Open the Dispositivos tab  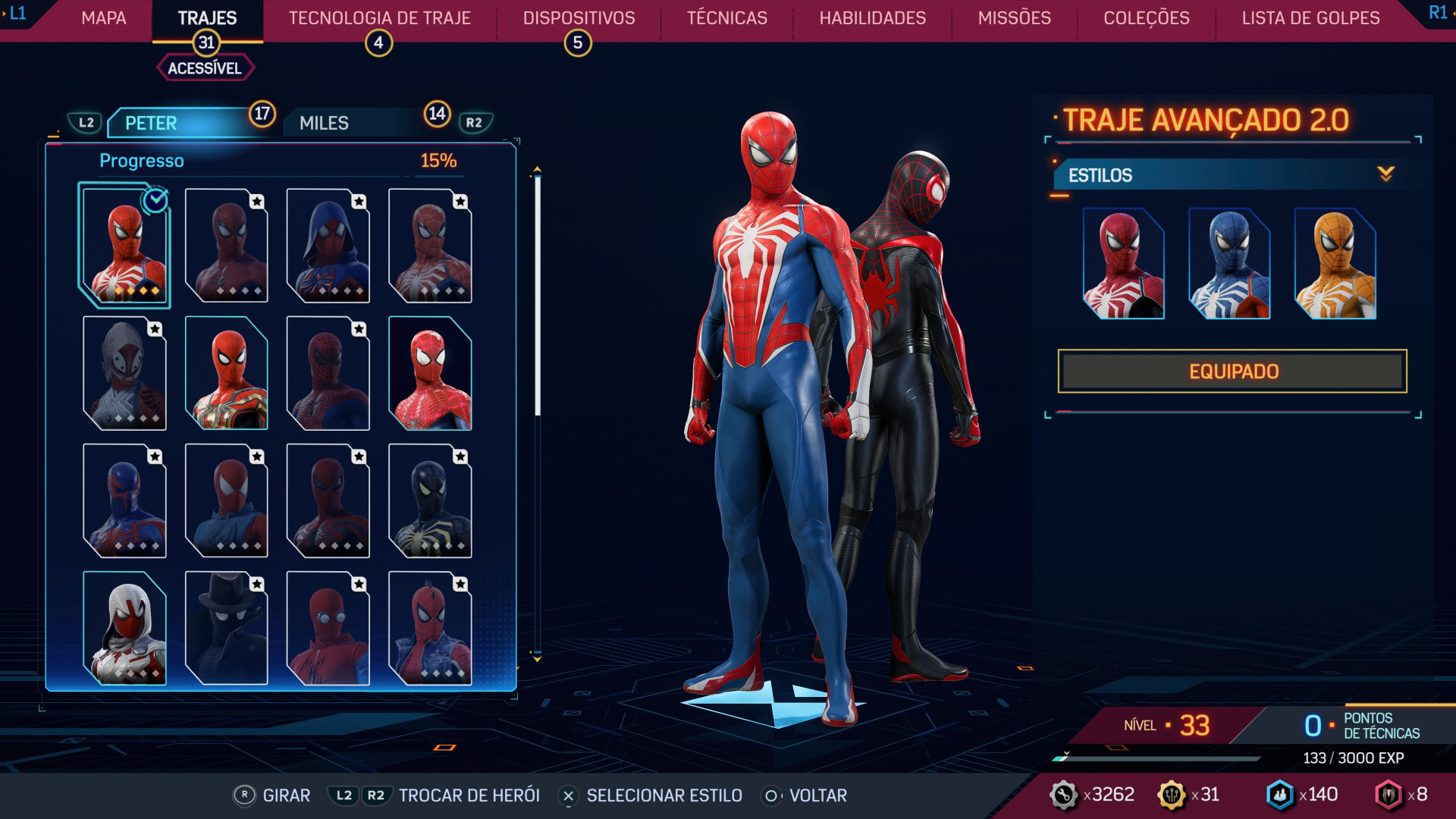pos(579,18)
